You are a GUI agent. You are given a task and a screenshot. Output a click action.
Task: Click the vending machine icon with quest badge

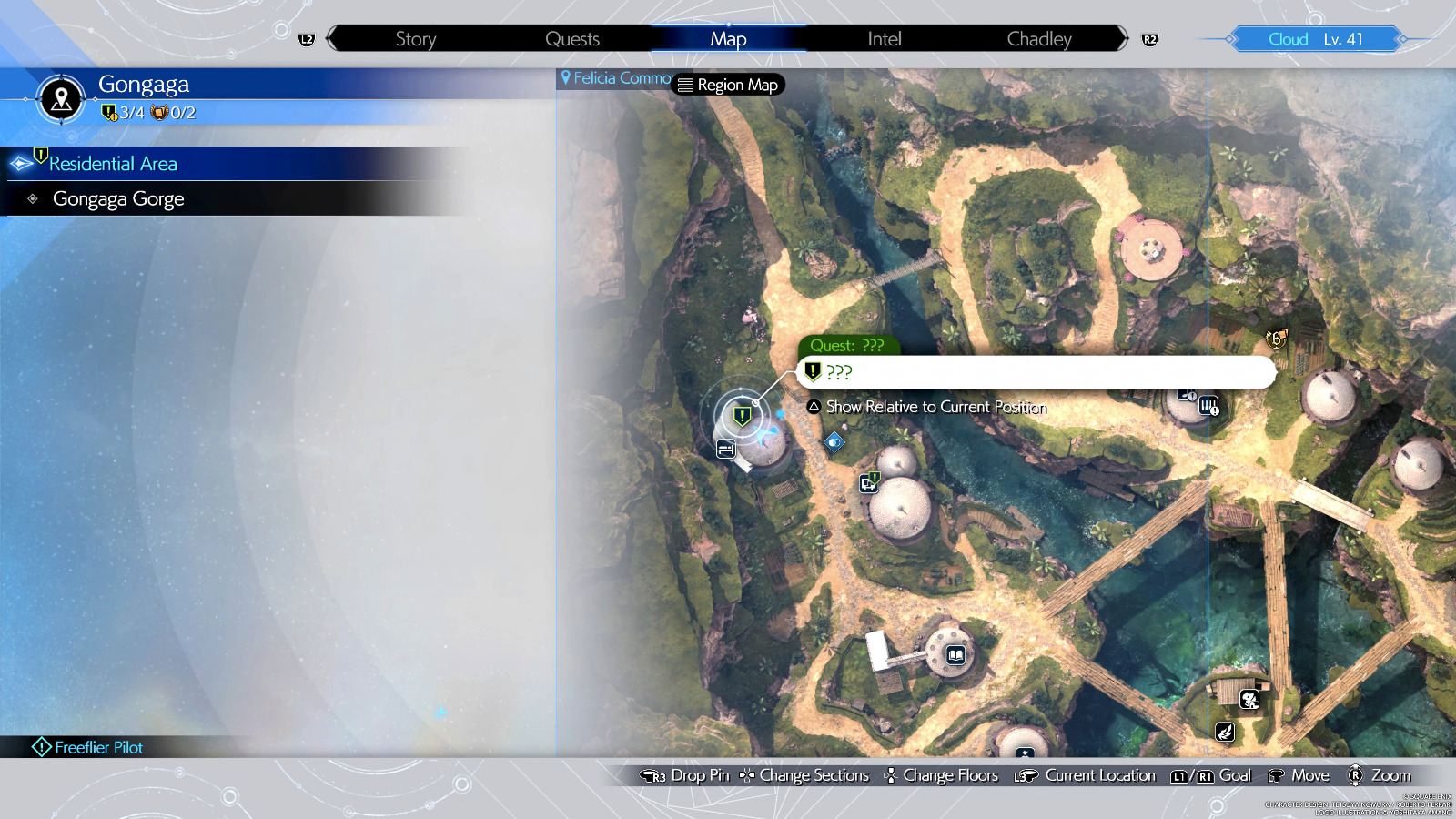(869, 482)
